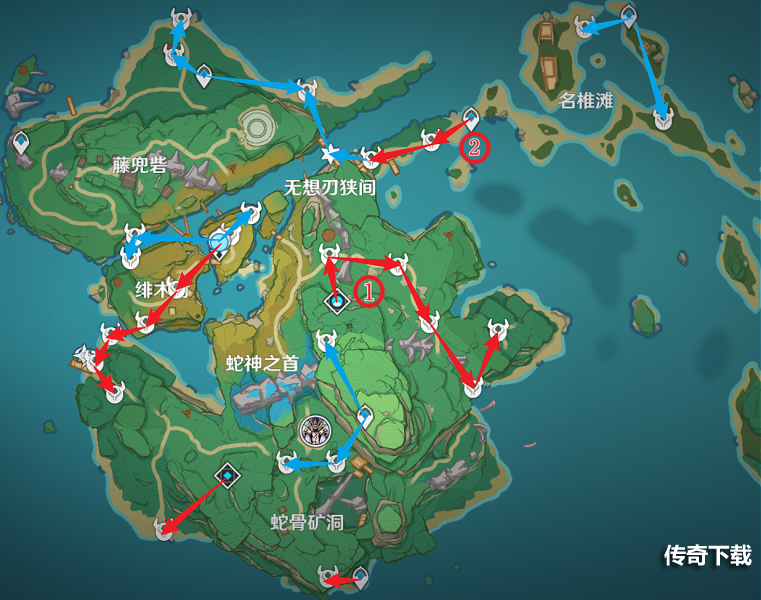The height and width of the screenshot is (600, 761).
Task: Select the red circled number 1 marker
Action: click(368, 292)
